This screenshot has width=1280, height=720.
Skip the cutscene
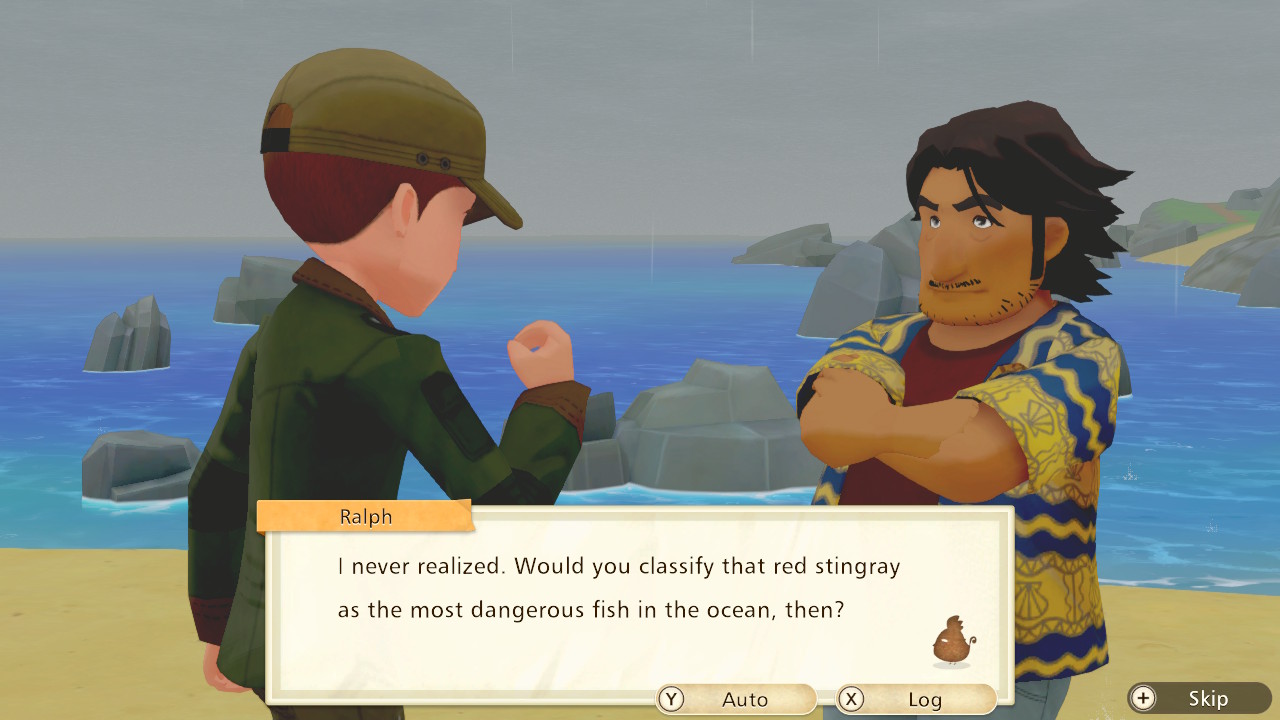coord(1199,698)
